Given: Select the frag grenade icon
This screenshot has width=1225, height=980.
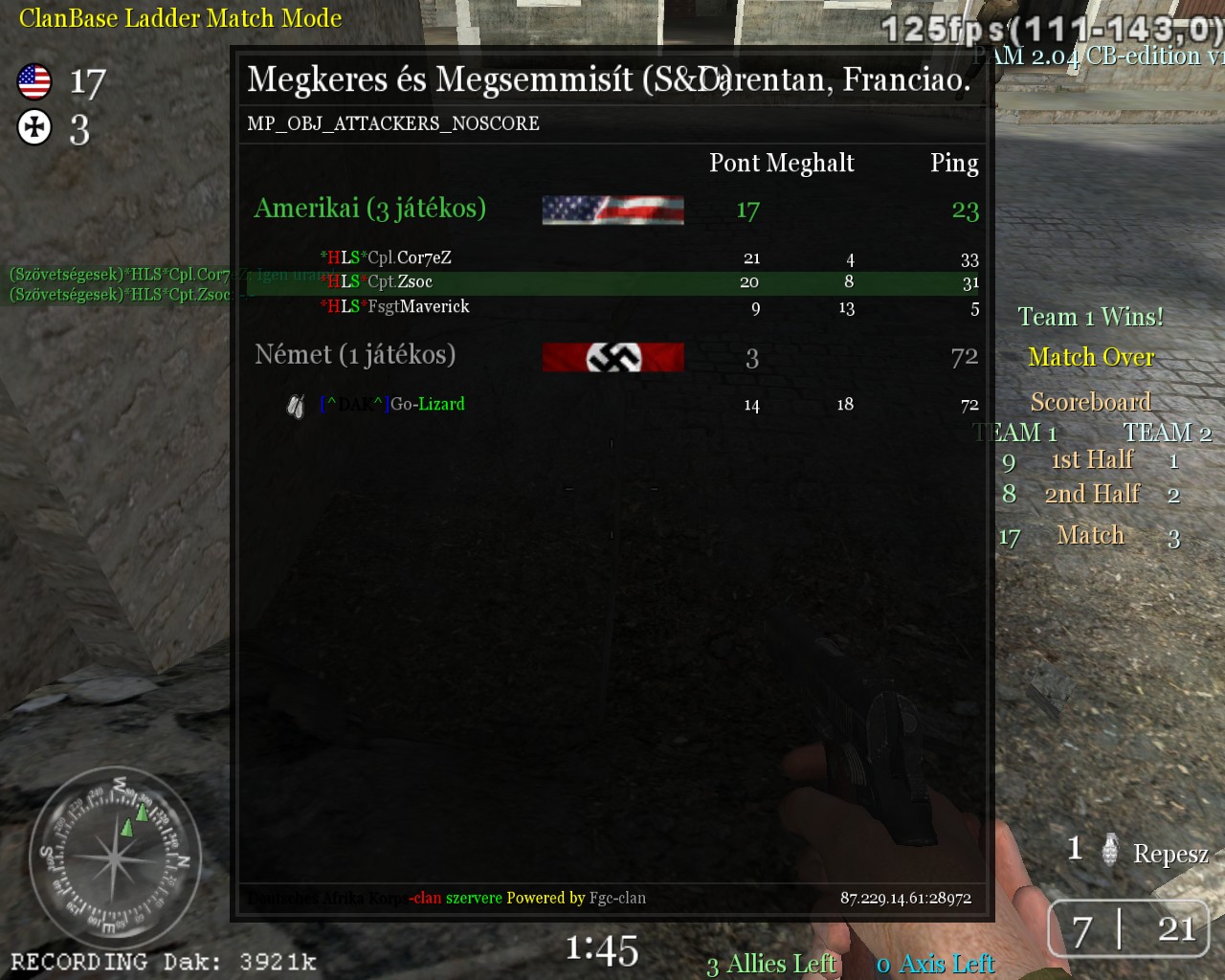Looking at the screenshot, I should point(1109,849).
